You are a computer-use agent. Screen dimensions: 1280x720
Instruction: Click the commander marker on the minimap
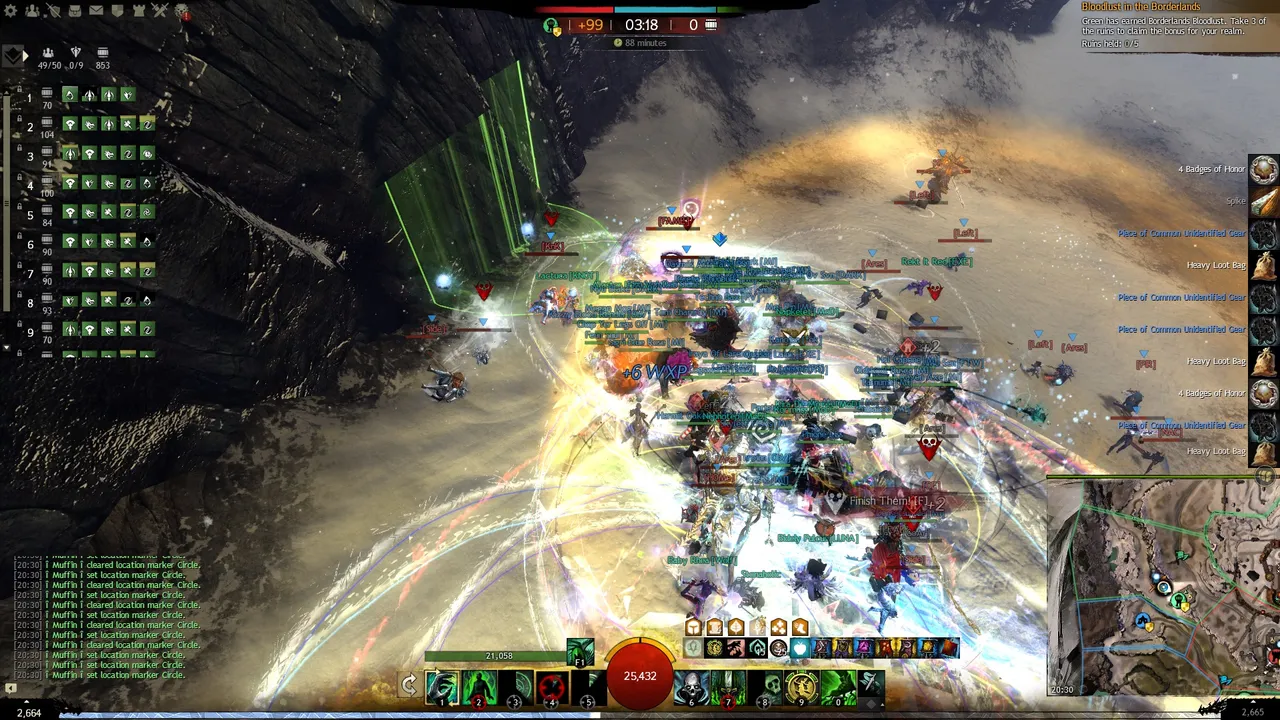(1163, 587)
